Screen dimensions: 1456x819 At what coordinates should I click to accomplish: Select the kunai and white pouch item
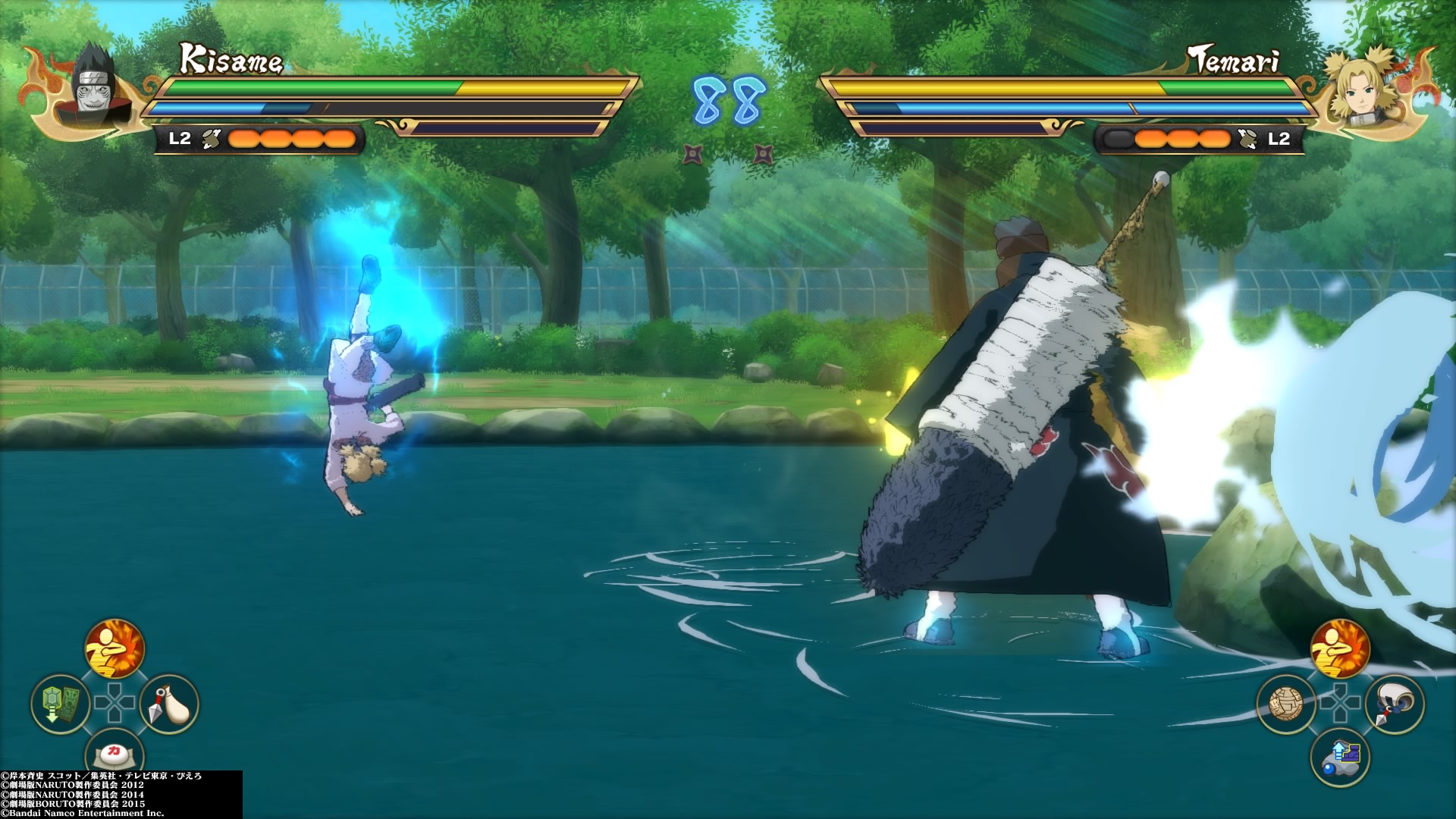click(x=169, y=704)
